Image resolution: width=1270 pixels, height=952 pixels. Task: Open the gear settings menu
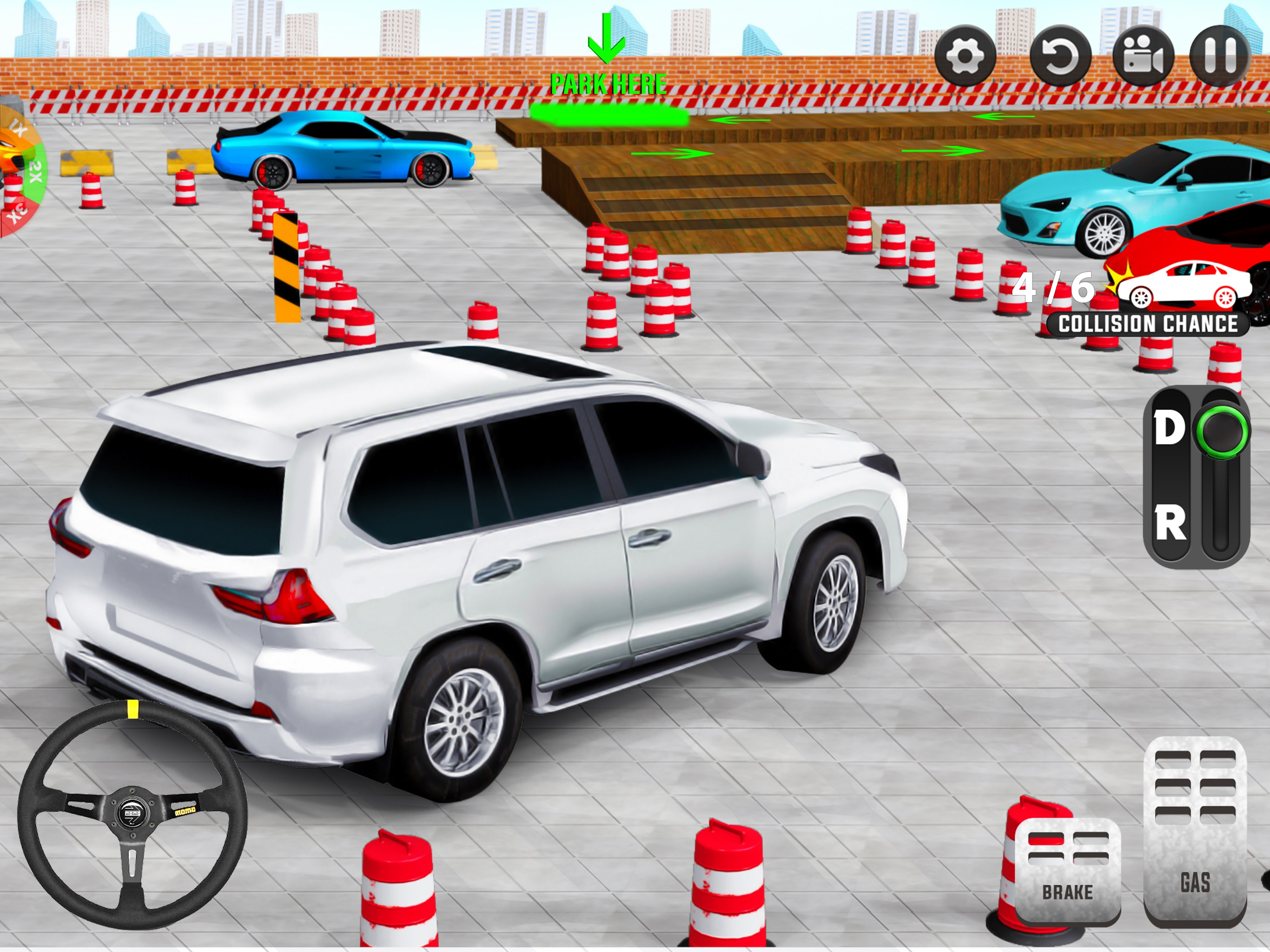pos(965,56)
